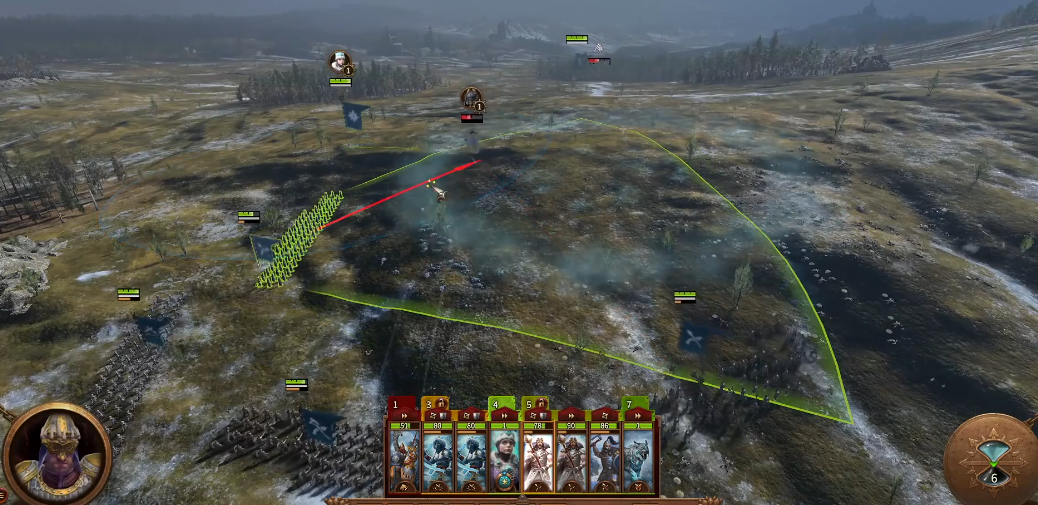Select the allied hero portrait marker above battlefield

click(341, 63)
